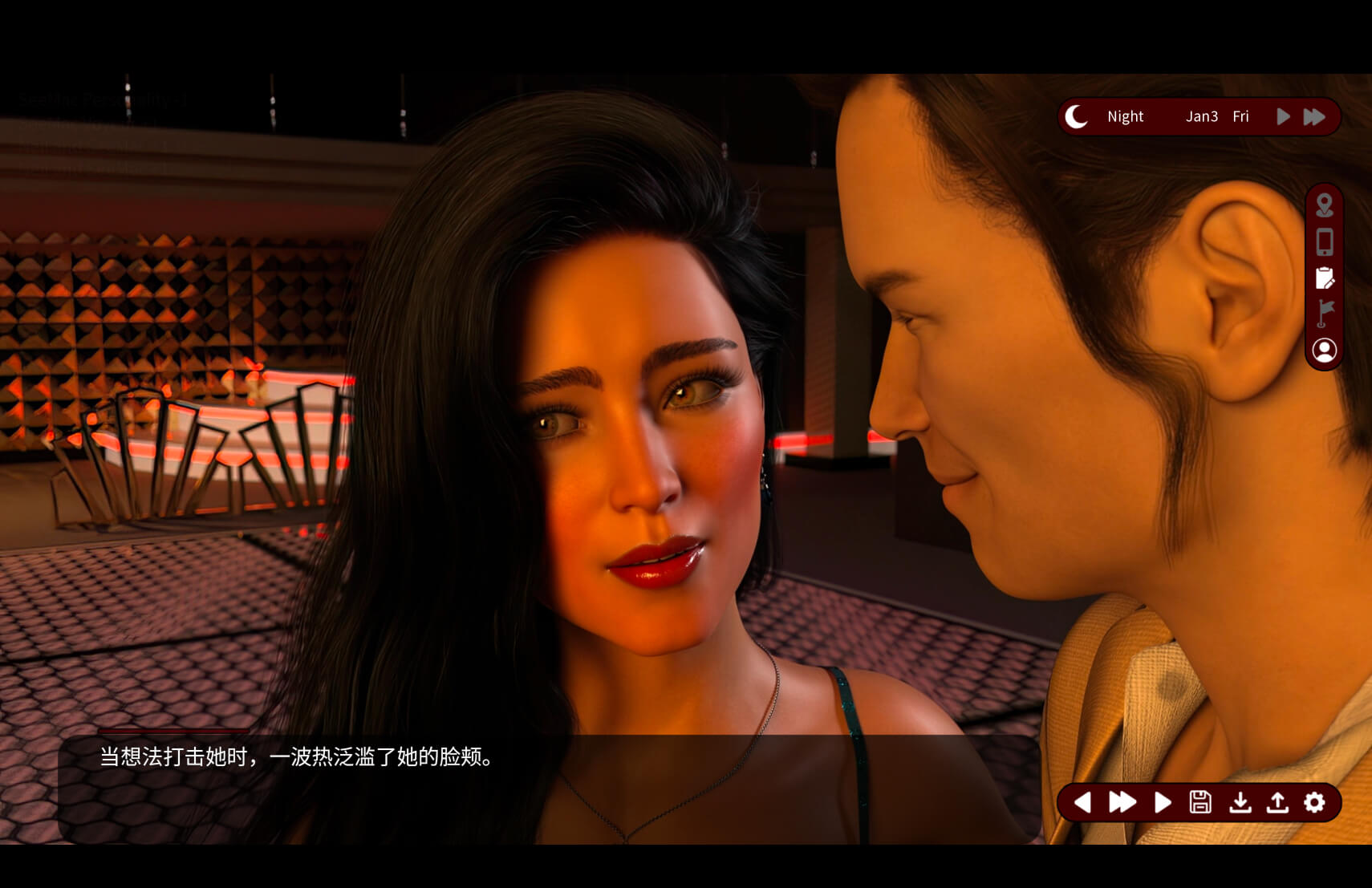Open the save menu floppy disk icon
Viewport: 1372px width, 888px height.
[1200, 802]
